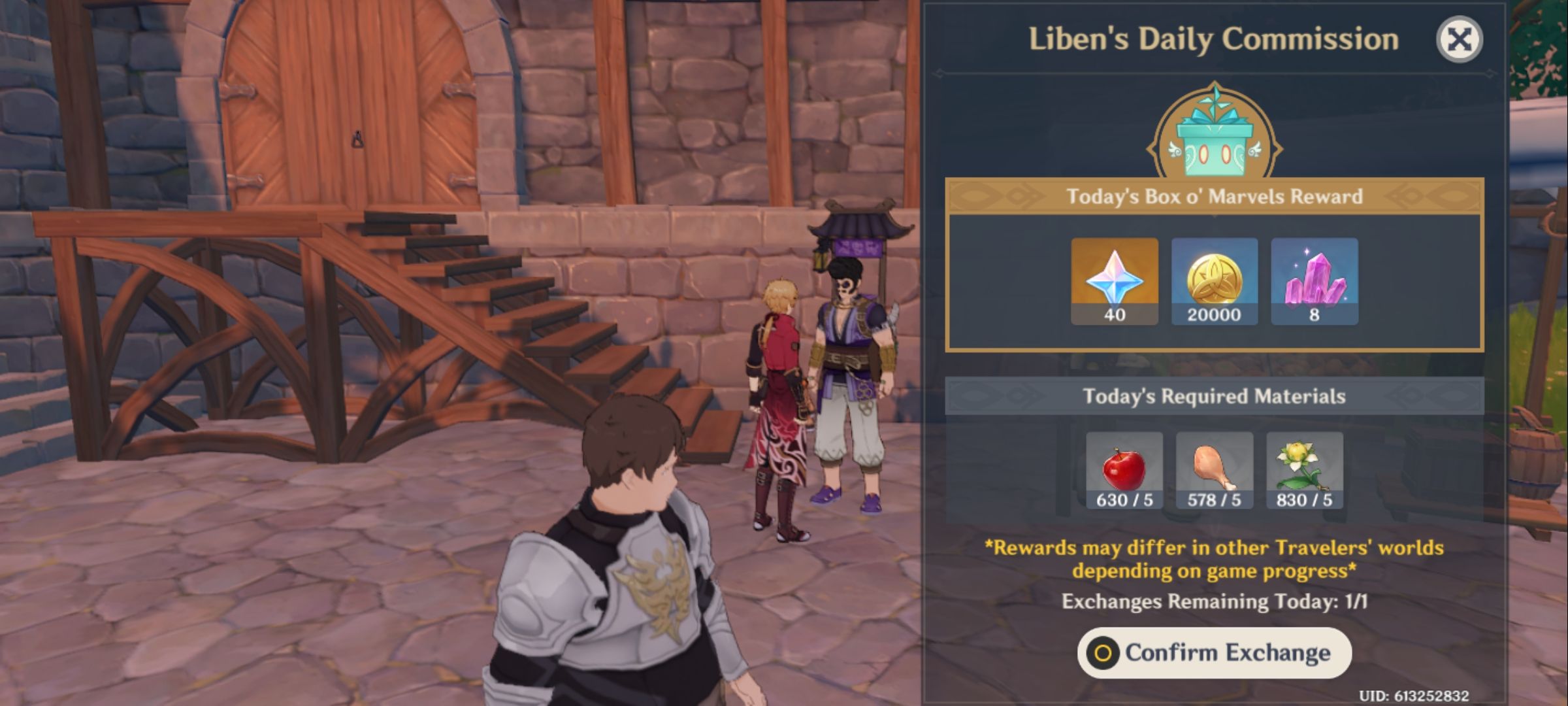Close Liben's Daily Commission panel
Screen dimensions: 1568x706
[1459, 39]
